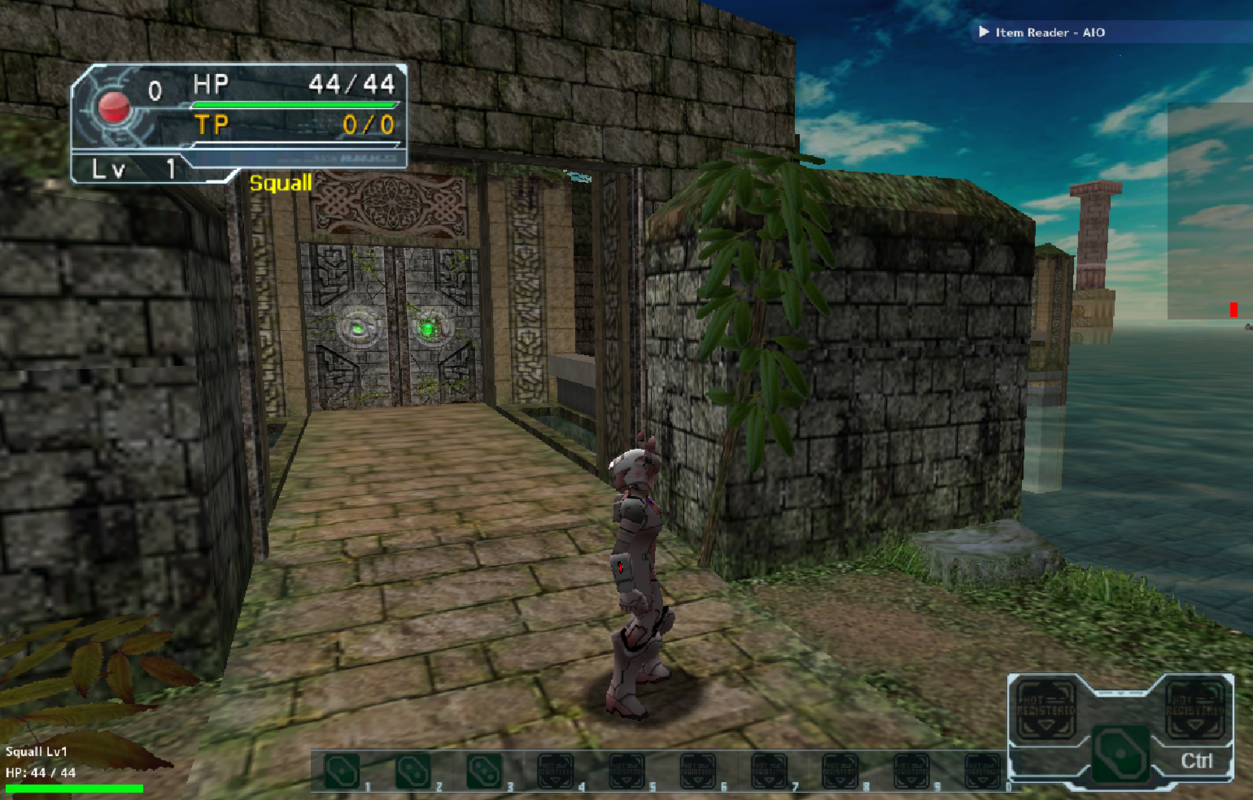The image size is (1253, 800).
Task: Use the green item in hotbar slot 1
Action: (x=342, y=771)
